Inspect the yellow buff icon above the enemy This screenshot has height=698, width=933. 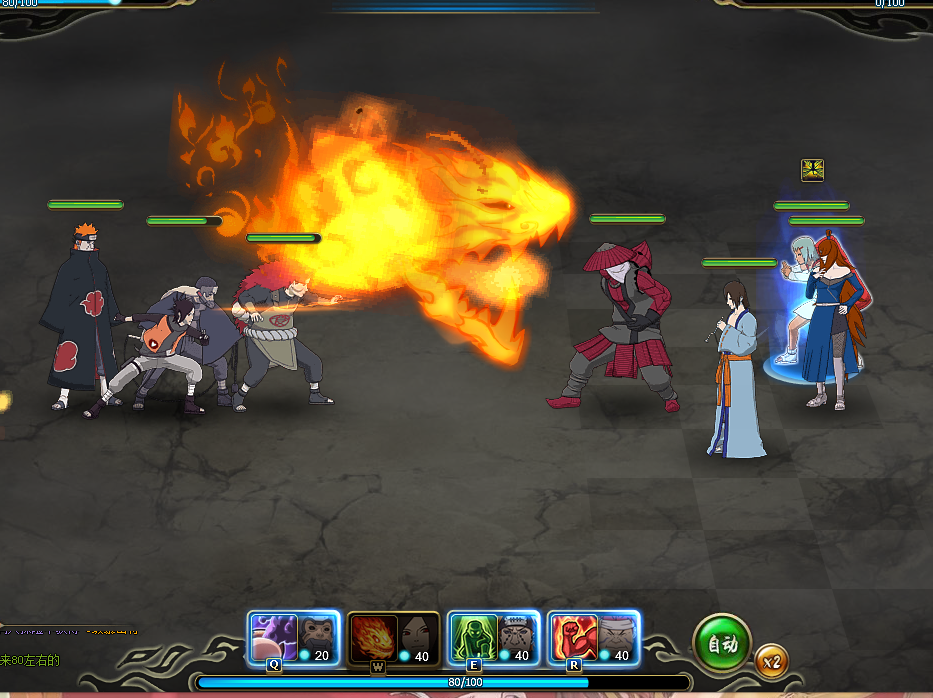(812, 170)
